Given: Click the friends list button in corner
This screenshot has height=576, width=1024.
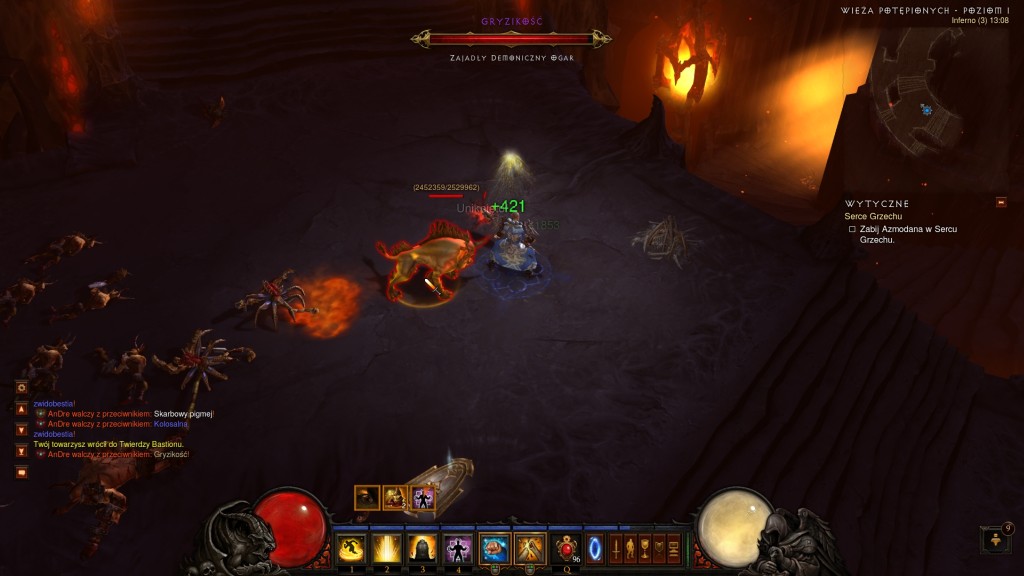Looking at the screenshot, I should click(997, 539).
